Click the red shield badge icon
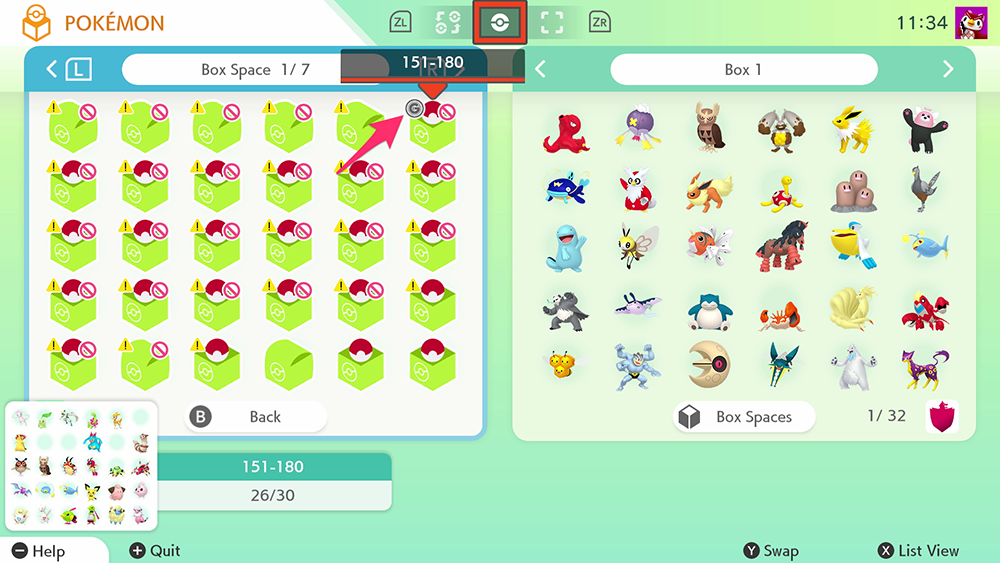This screenshot has height=563, width=1000. pyautogui.click(x=941, y=416)
